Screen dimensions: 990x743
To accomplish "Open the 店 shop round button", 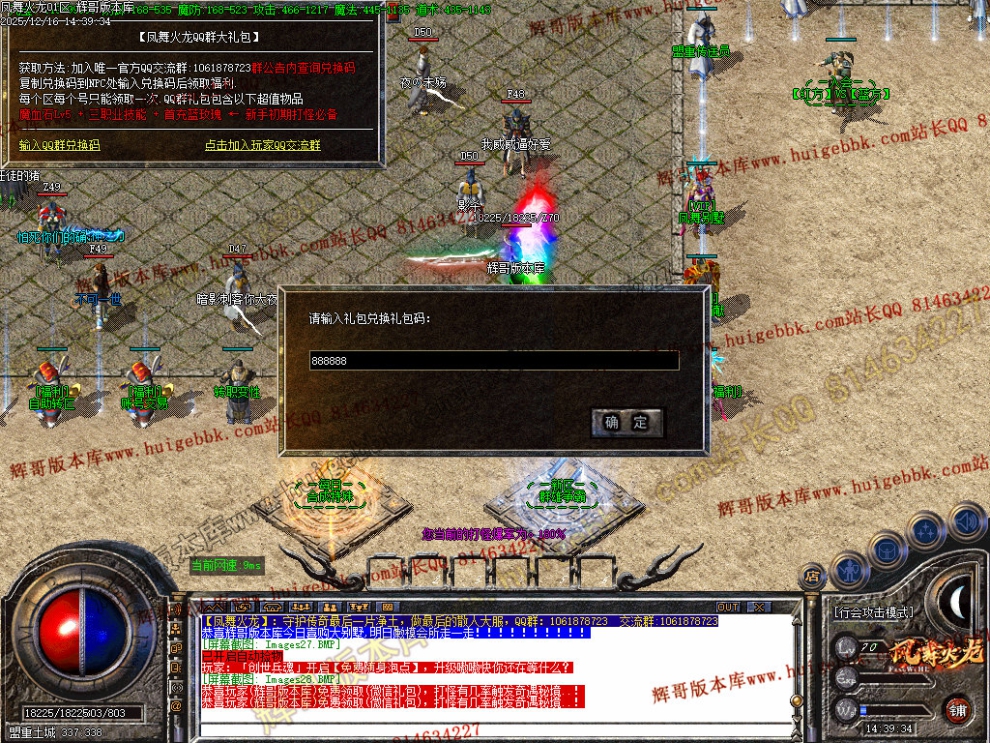I will (x=812, y=577).
